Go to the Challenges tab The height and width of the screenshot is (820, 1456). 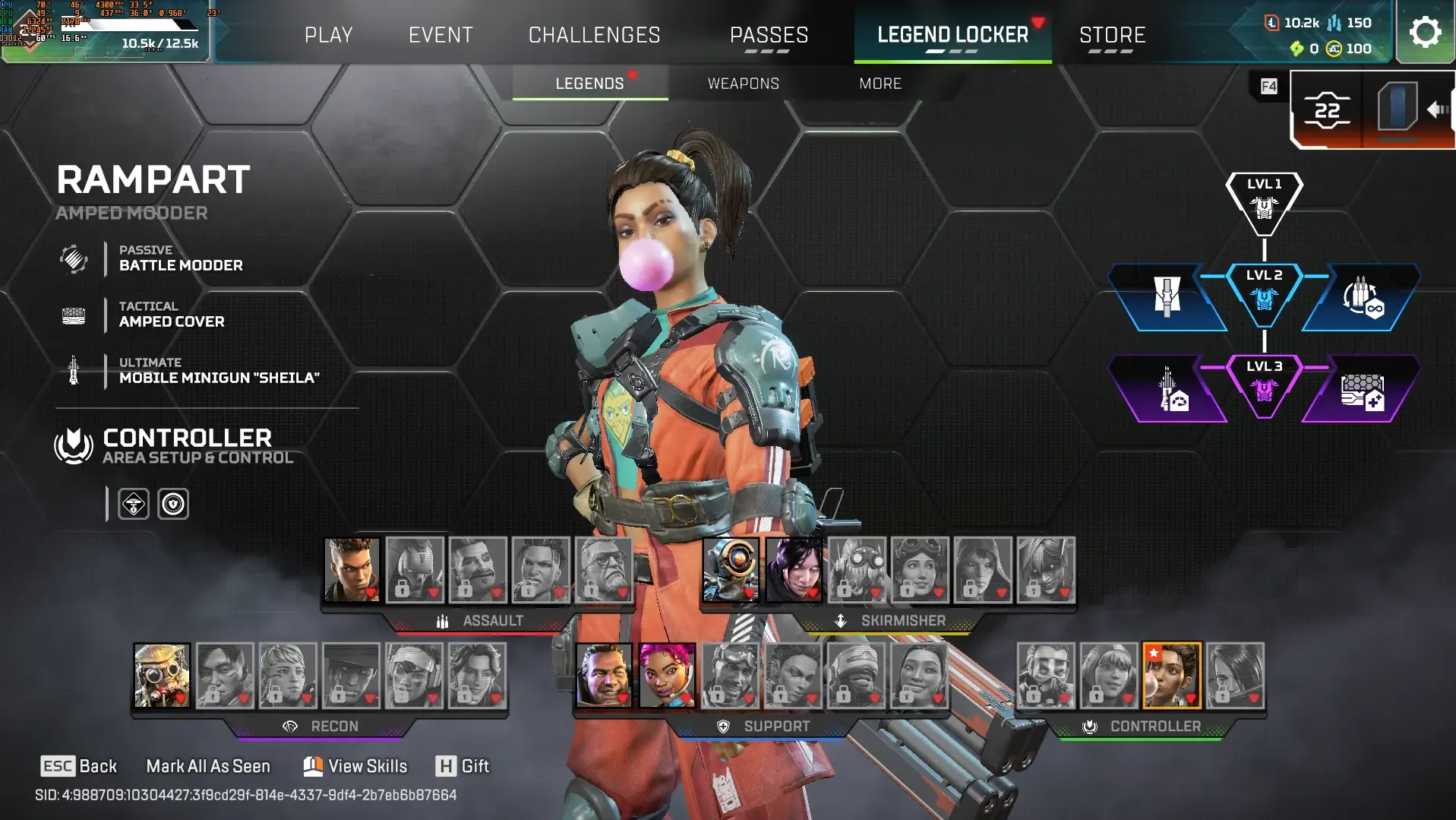pyautogui.click(x=594, y=35)
